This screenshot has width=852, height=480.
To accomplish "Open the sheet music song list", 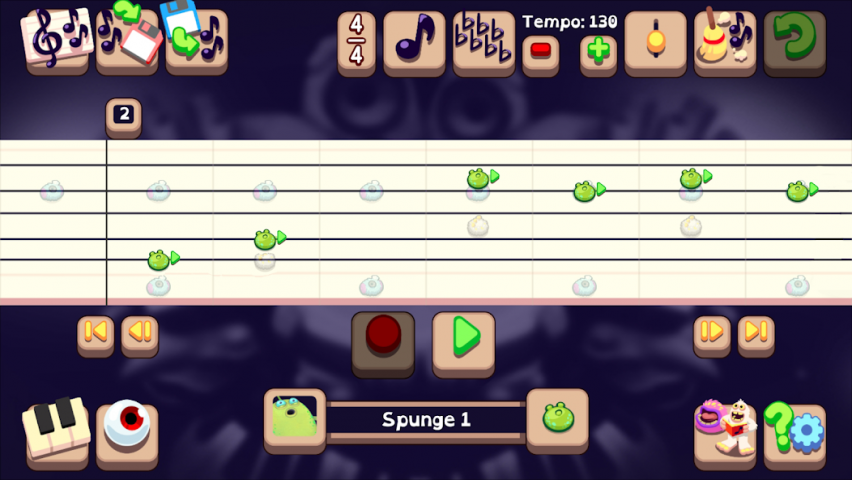I will [57, 39].
